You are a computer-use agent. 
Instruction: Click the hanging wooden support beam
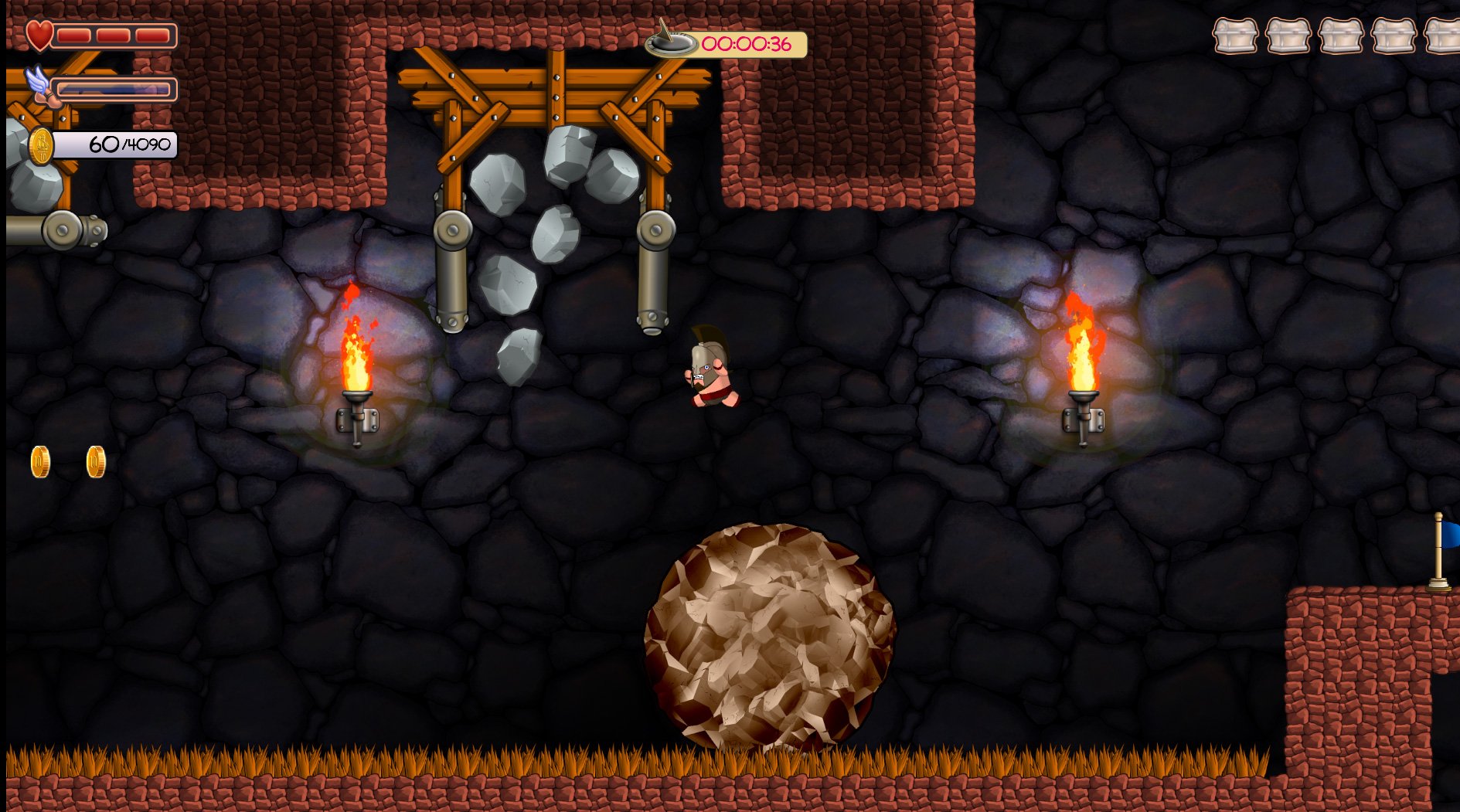click(554, 77)
